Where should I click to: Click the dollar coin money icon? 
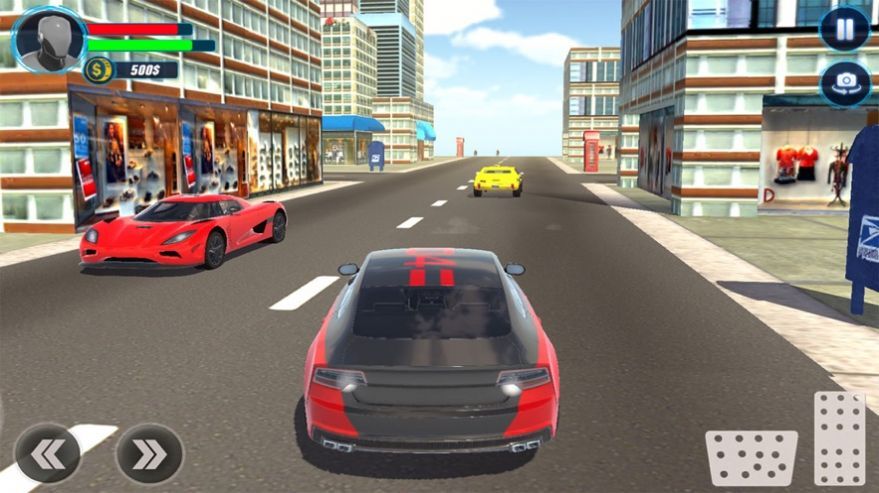click(98, 69)
